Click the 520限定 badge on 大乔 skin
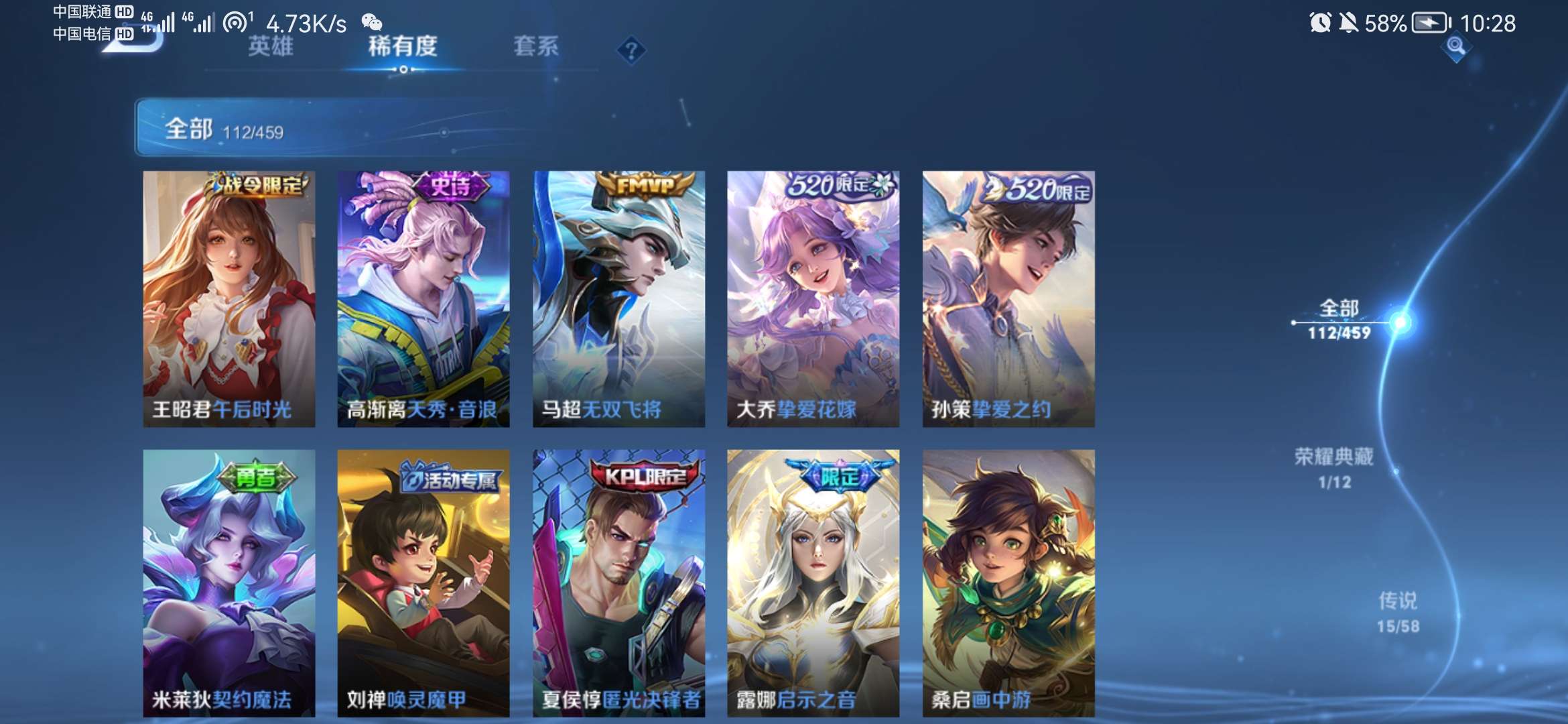The width and height of the screenshot is (1568, 724). tap(833, 187)
